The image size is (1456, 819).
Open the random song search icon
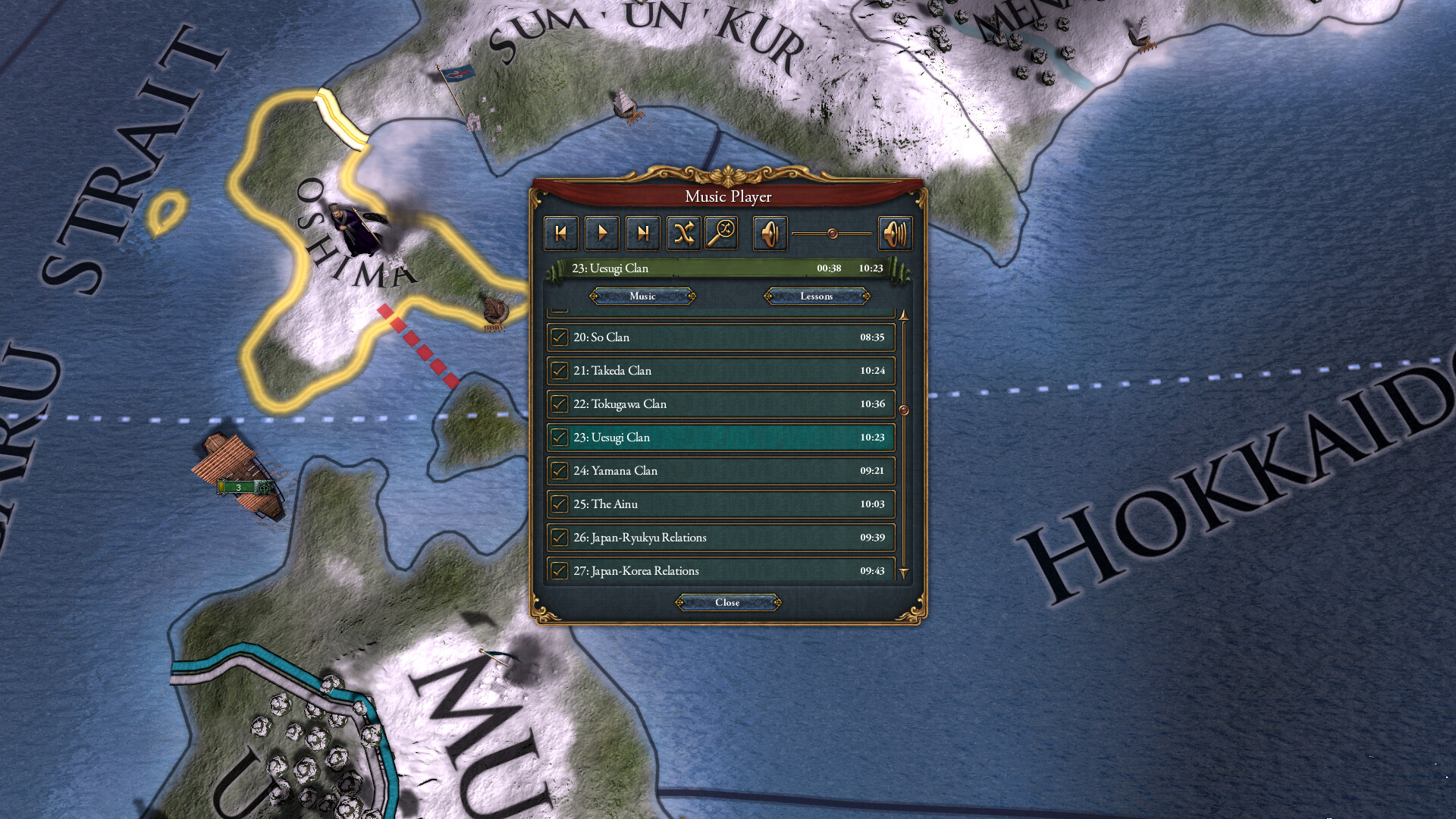[x=721, y=234]
